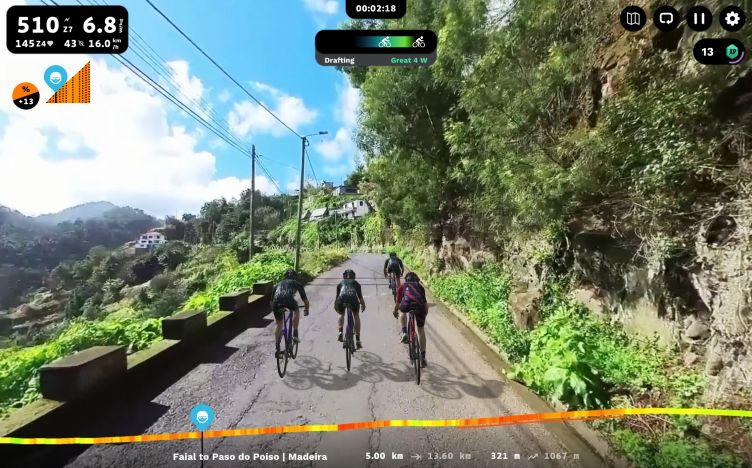Click the rider marker on the elevation profile
752x468 pixels.
tap(202, 417)
